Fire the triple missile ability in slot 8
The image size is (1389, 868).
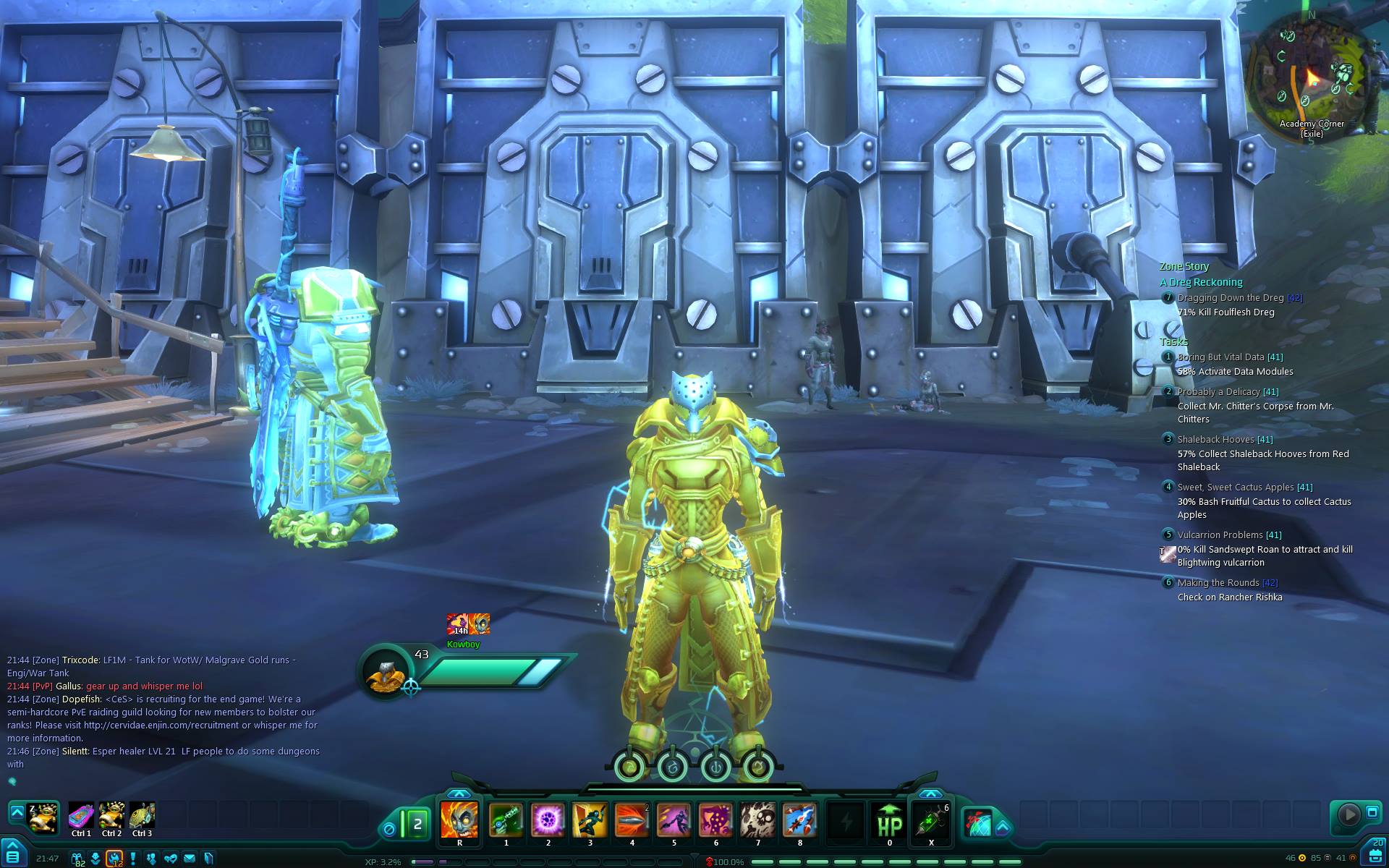pyautogui.click(x=799, y=820)
